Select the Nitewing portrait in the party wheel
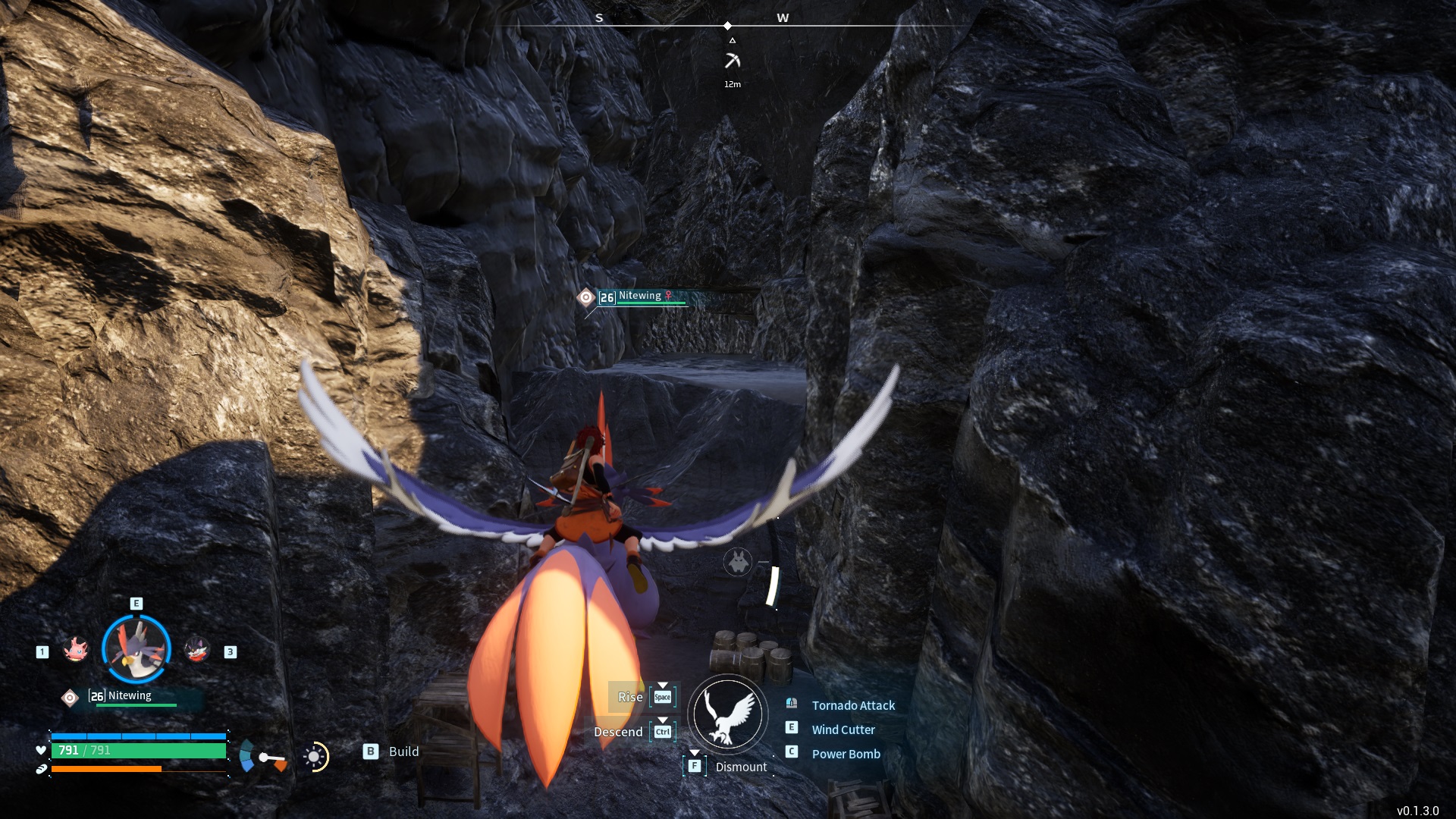This screenshot has height=819, width=1456. 136,649
